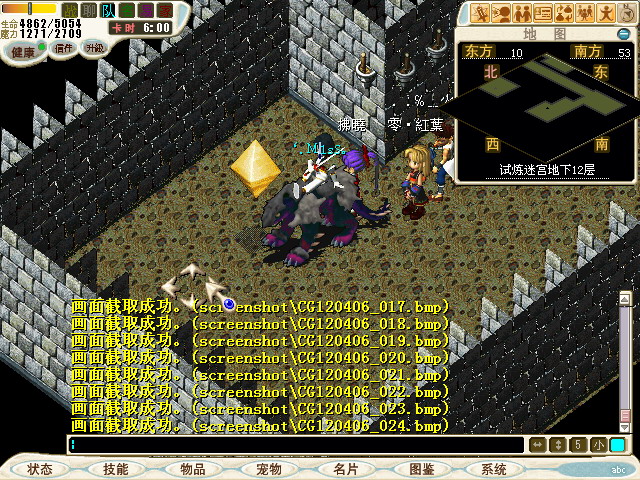Open the 图鉴 encyclopedia menu
Viewport: 640px width, 480px height.
pos(421,468)
